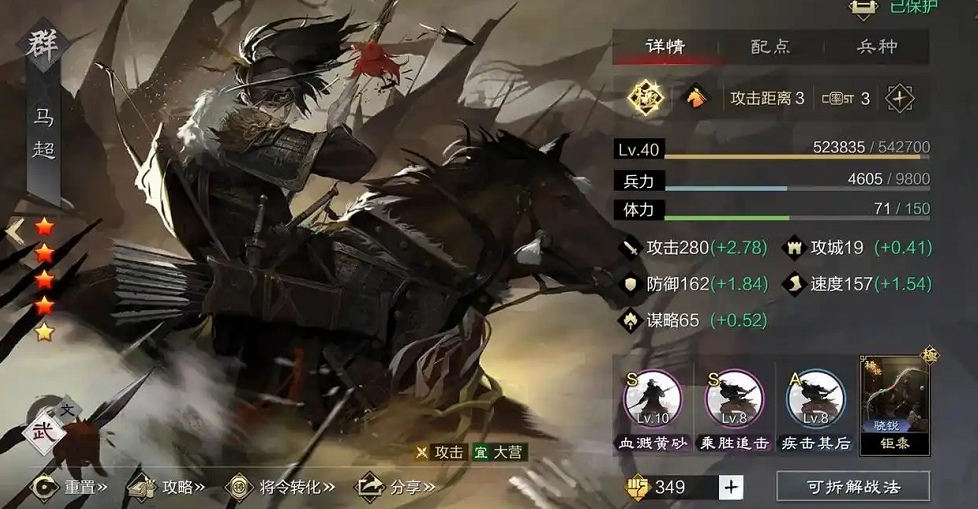Image resolution: width=978 pixels, height=509 pixels.
Task: Open the 攻略 guide
Action: pyautogui.click(x=170, y=487)
